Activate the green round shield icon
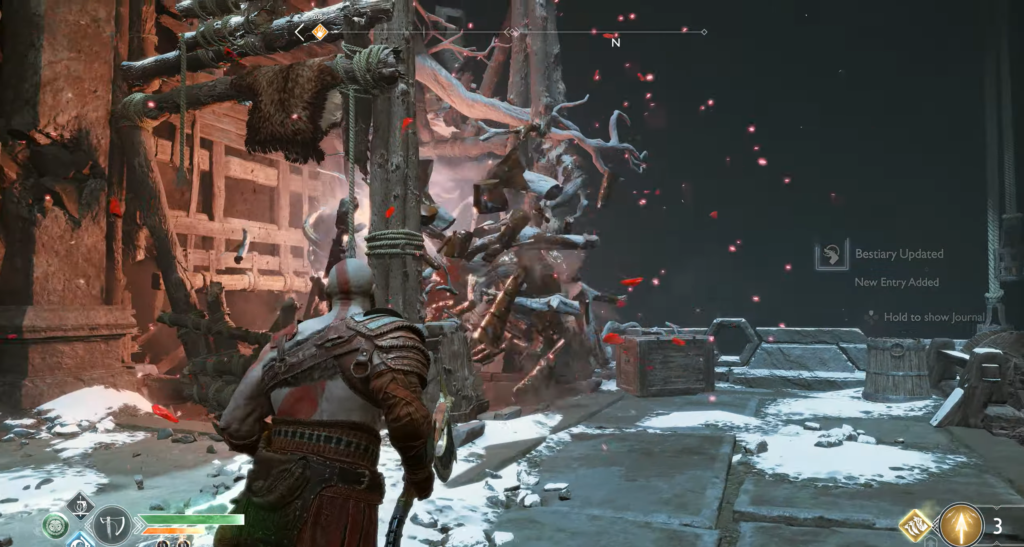The height and width of the screenshot is (547, 1024). [x=56, y=525]
